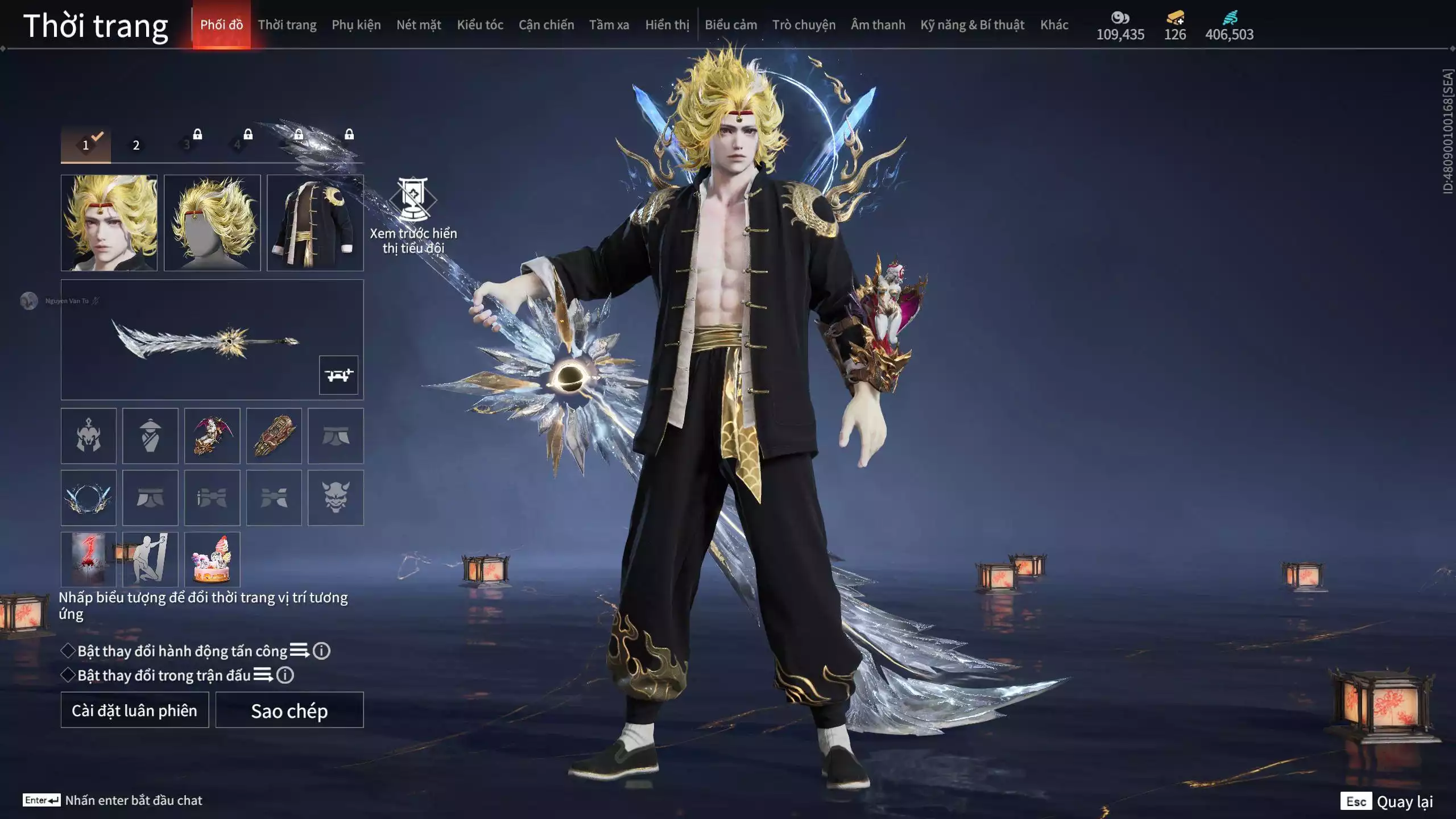Open the Phụ kiện tab
This screenshot has height=819, width=1456.
[x=356, y=25]
